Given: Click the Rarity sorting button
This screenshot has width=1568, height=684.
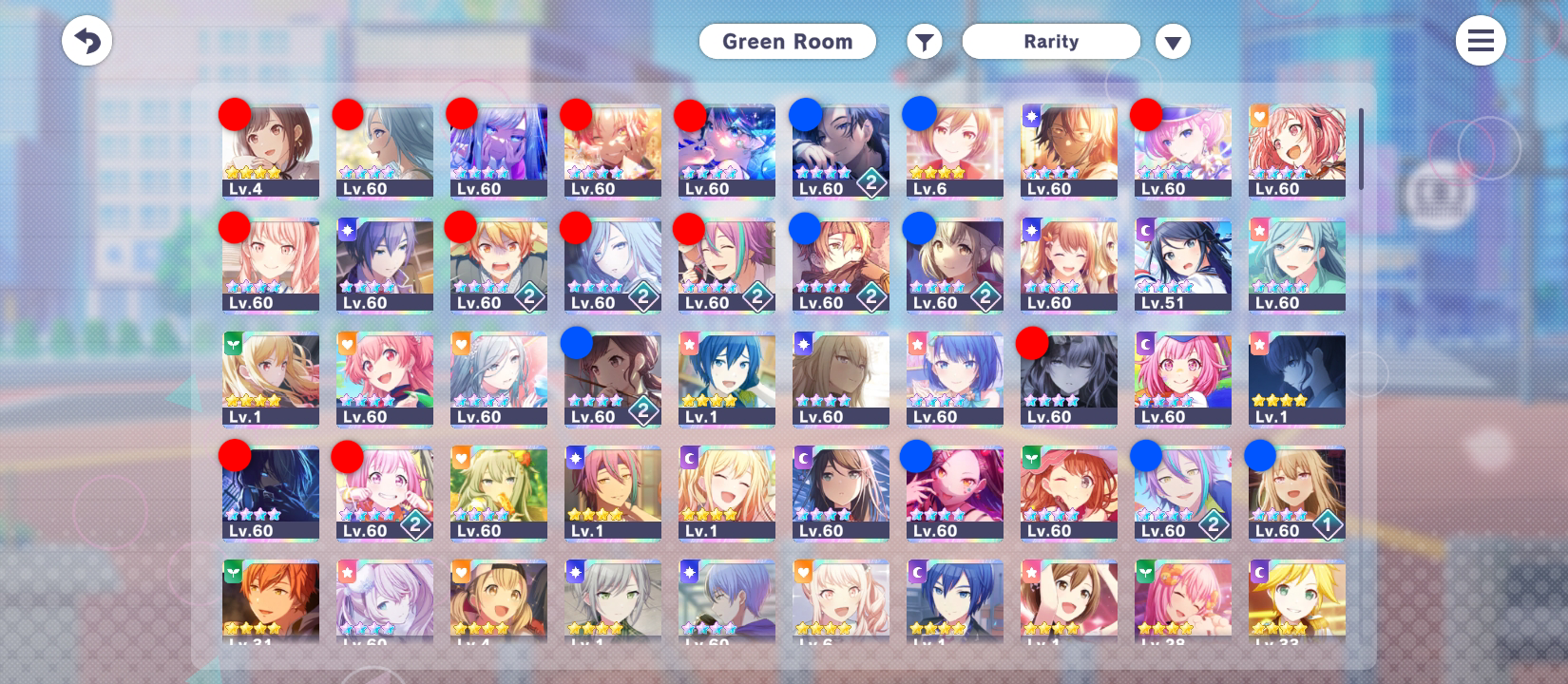Looking at the screenshot, I should coord(1051,41).
